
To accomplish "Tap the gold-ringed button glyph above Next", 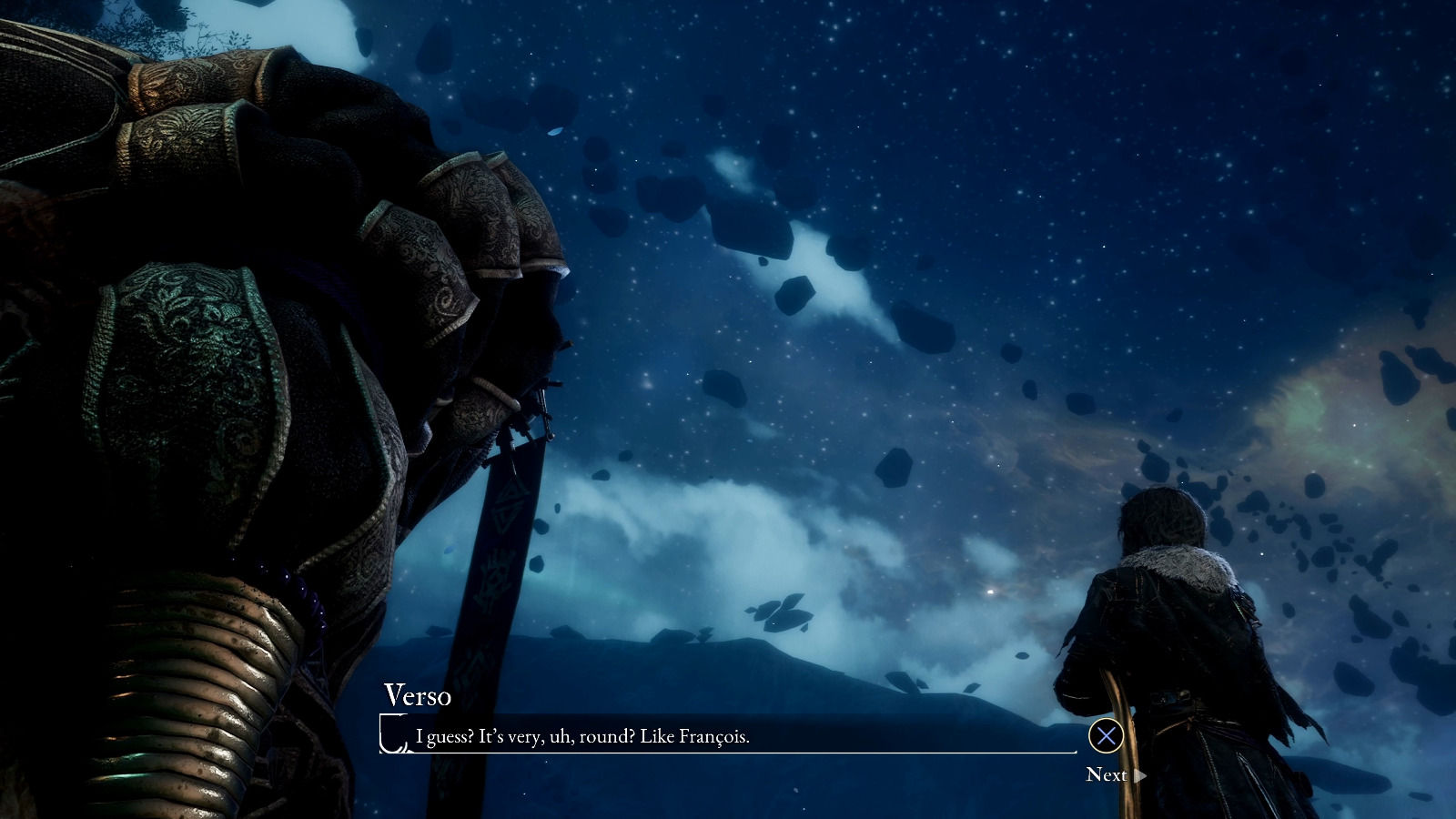I will (x=1107, y=735).
